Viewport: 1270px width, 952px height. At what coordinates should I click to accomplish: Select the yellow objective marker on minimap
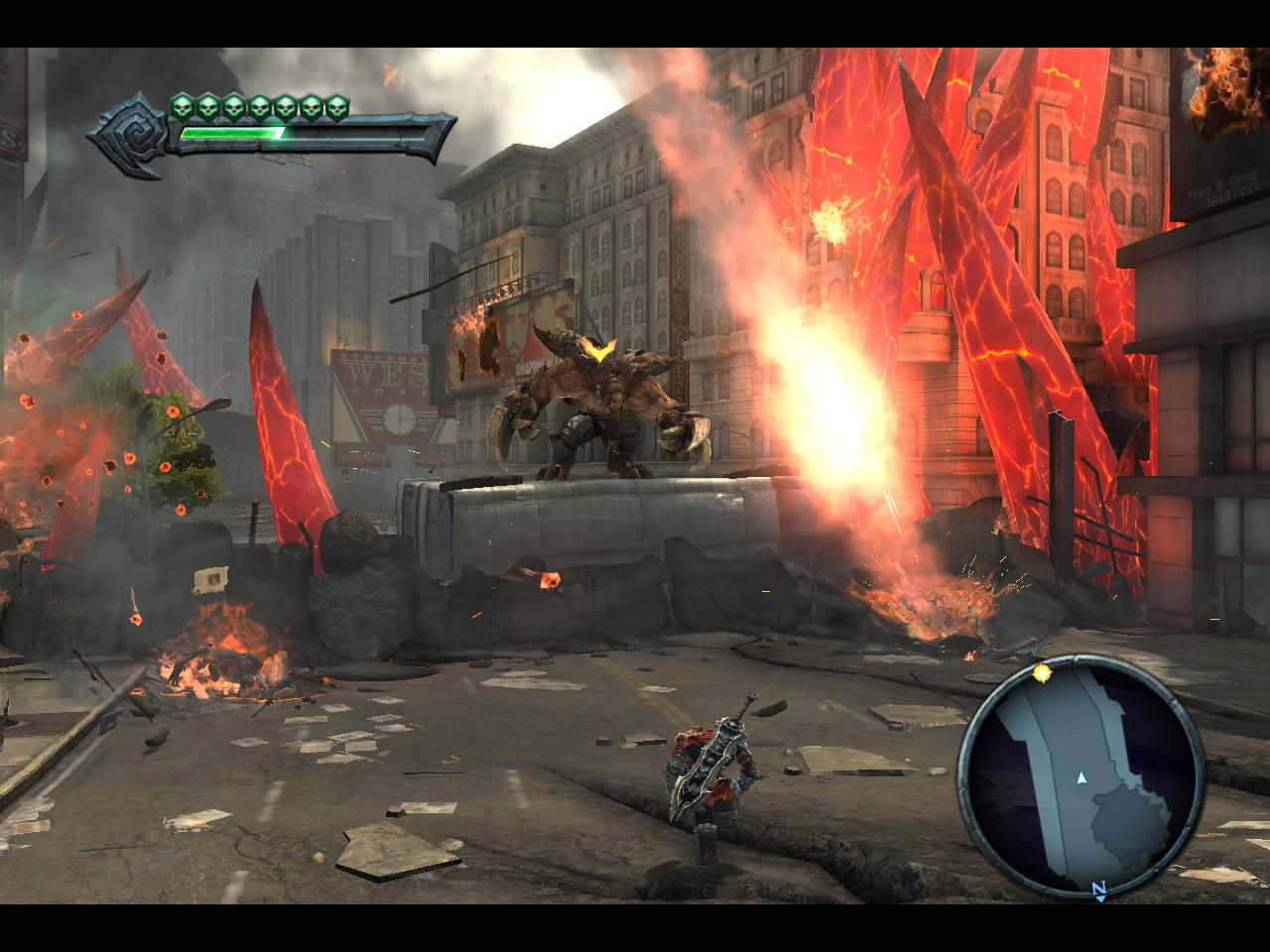1041,674
